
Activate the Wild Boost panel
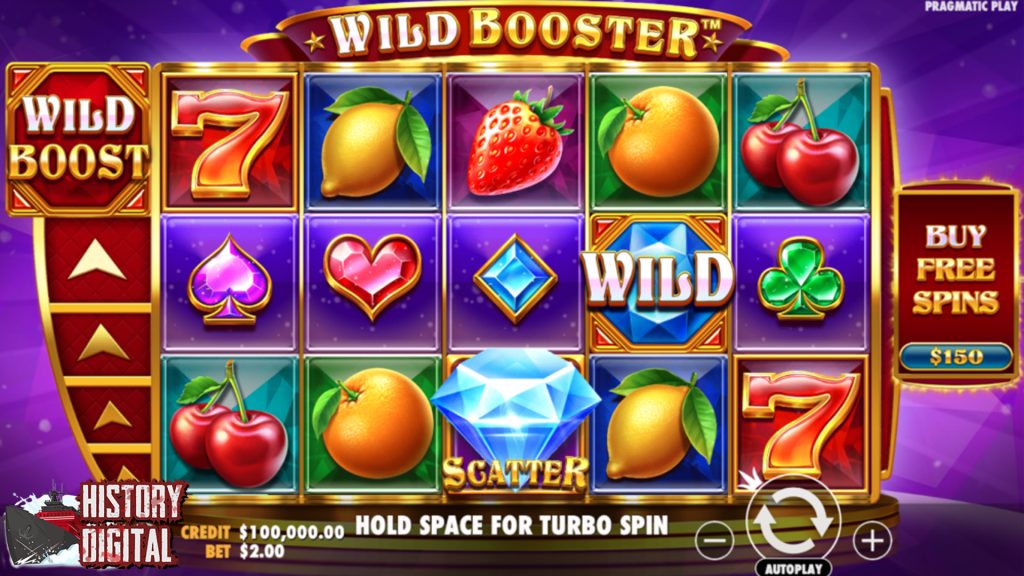pos(79,140)
